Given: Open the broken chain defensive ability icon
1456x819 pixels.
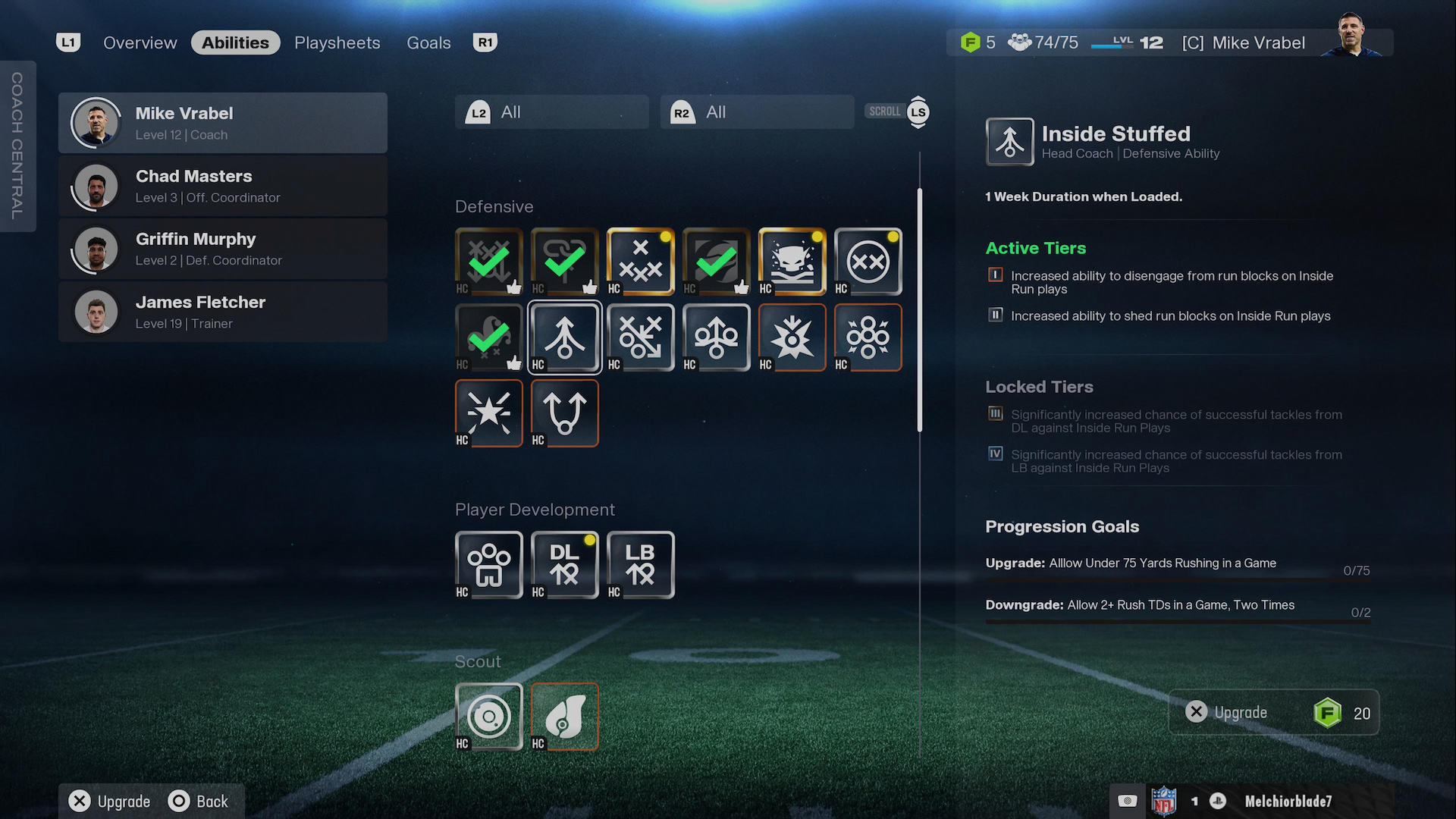Looking at the screenshot, I should [564, 262].
